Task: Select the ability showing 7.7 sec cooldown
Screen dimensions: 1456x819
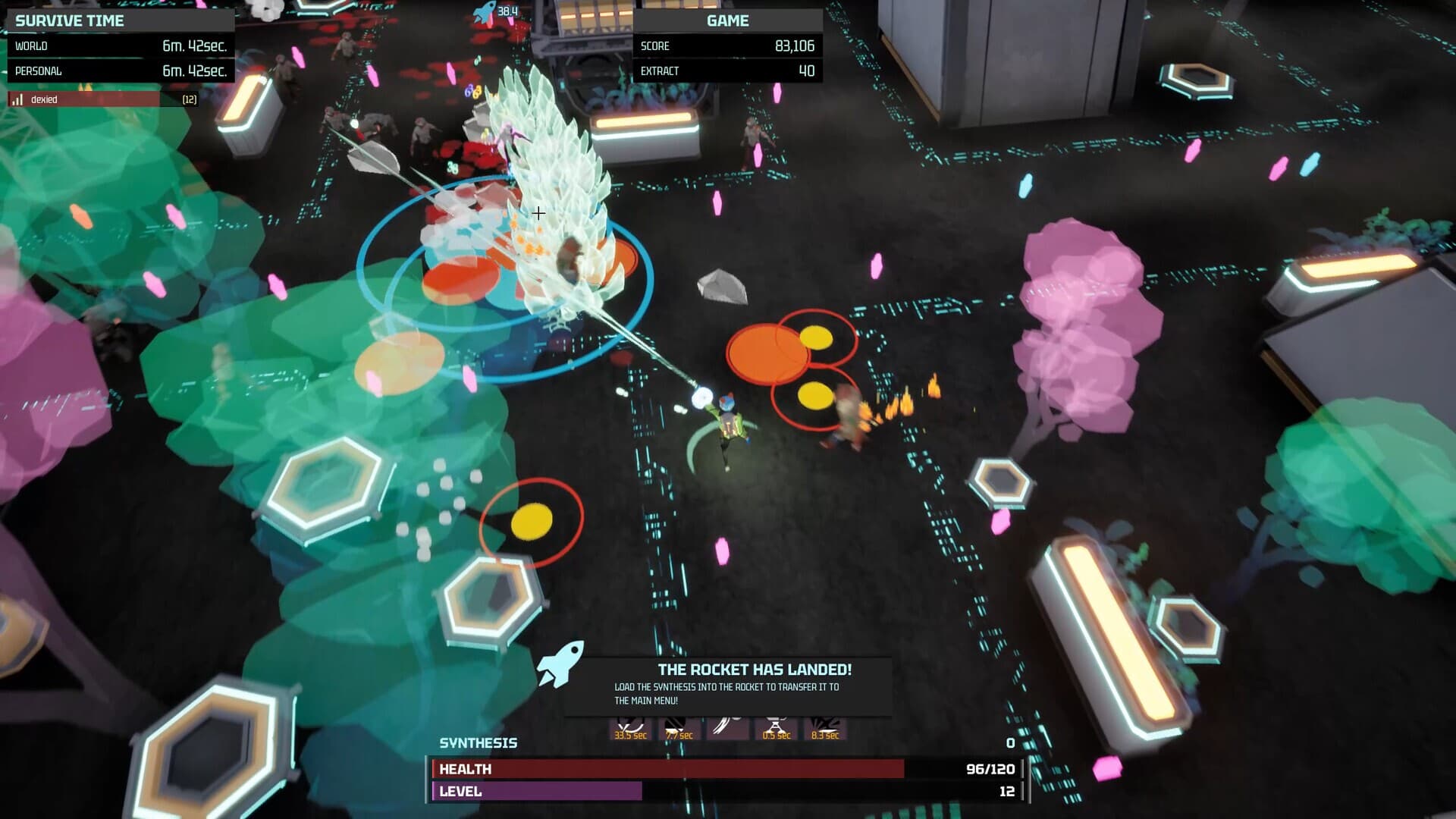Action: coord(679,728)
